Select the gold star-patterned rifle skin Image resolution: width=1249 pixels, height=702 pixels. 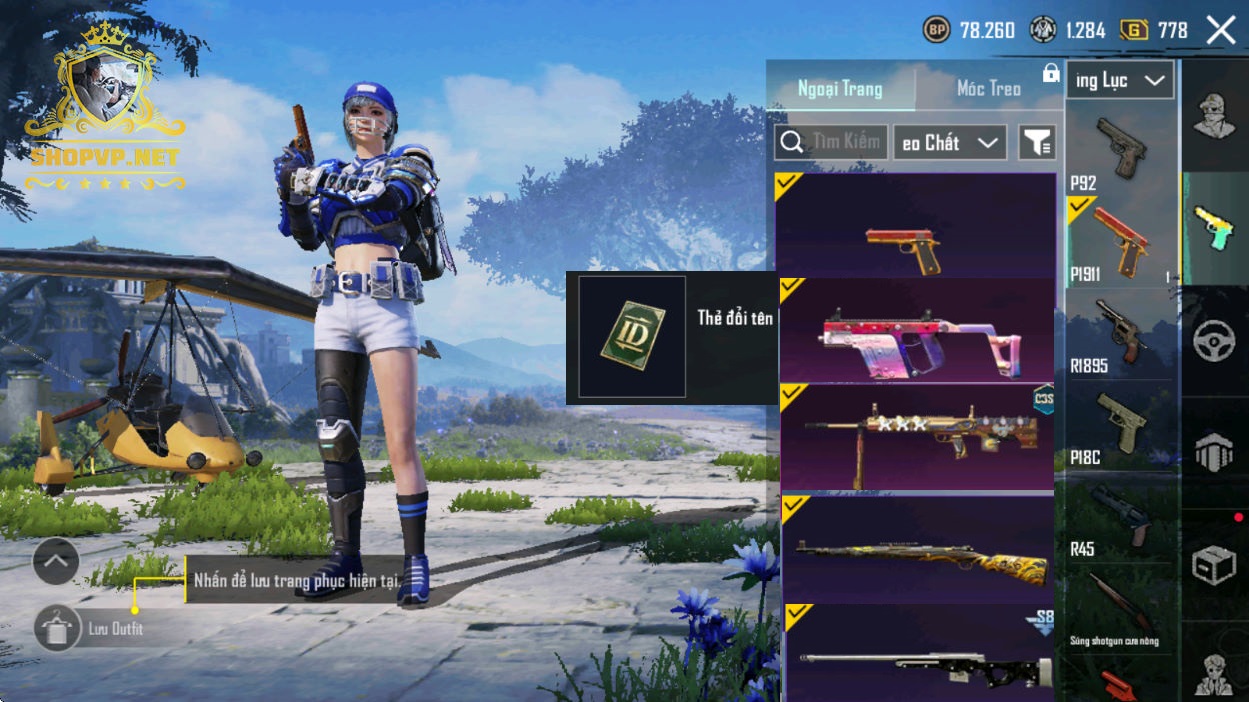pyautogui.click(x=915, y=437)
